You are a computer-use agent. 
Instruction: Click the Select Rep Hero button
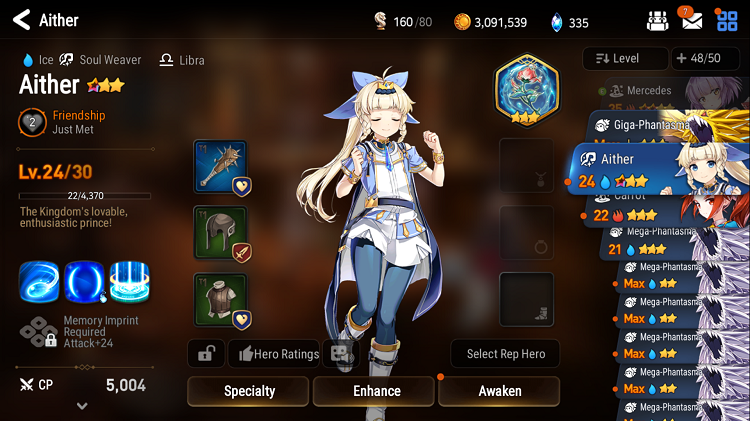[504, 353]
